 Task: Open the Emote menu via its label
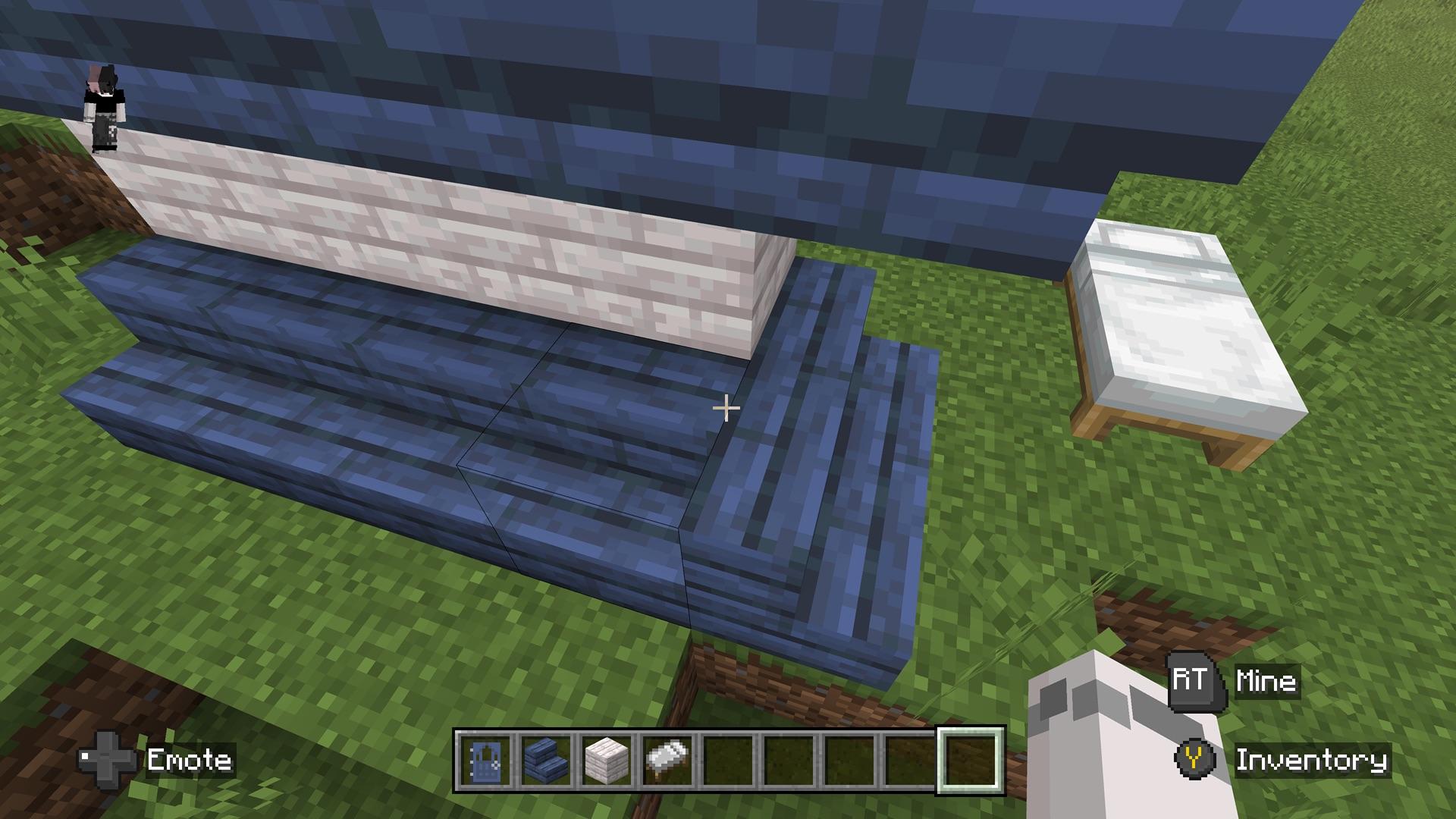pyautogui.click(x=190, y=761)
